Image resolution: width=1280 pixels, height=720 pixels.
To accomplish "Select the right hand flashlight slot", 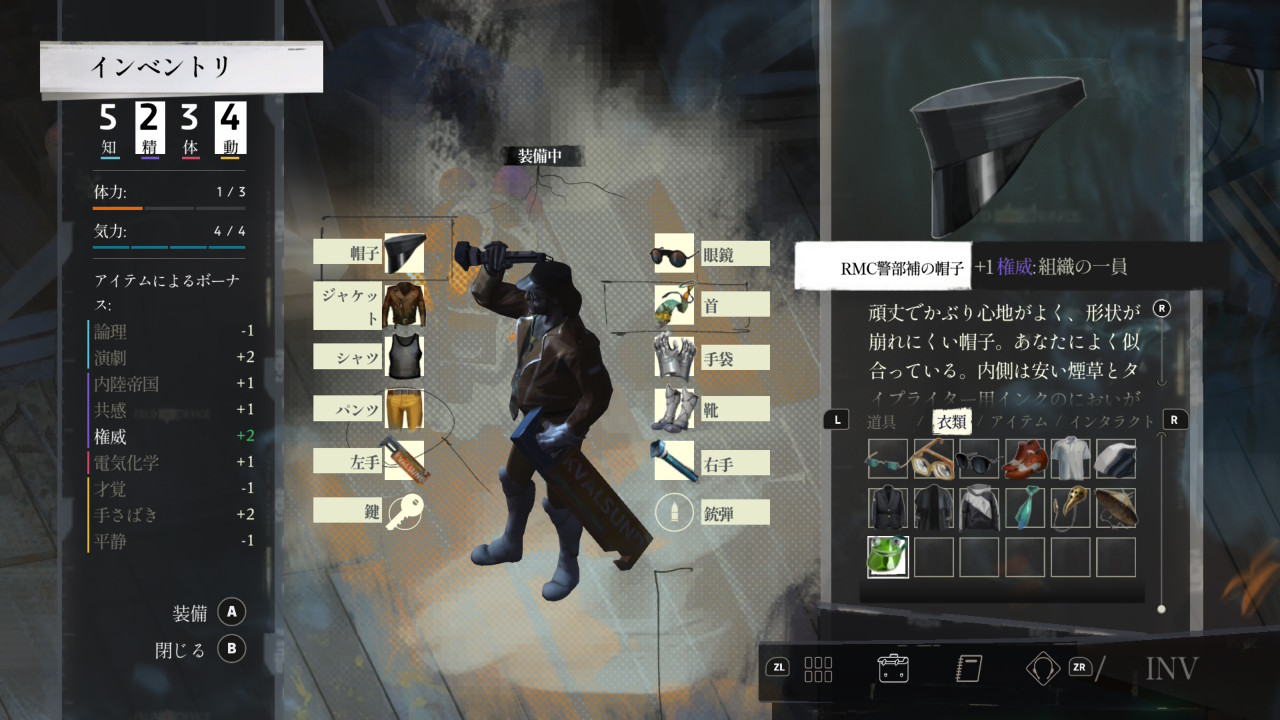I will 674,461.
